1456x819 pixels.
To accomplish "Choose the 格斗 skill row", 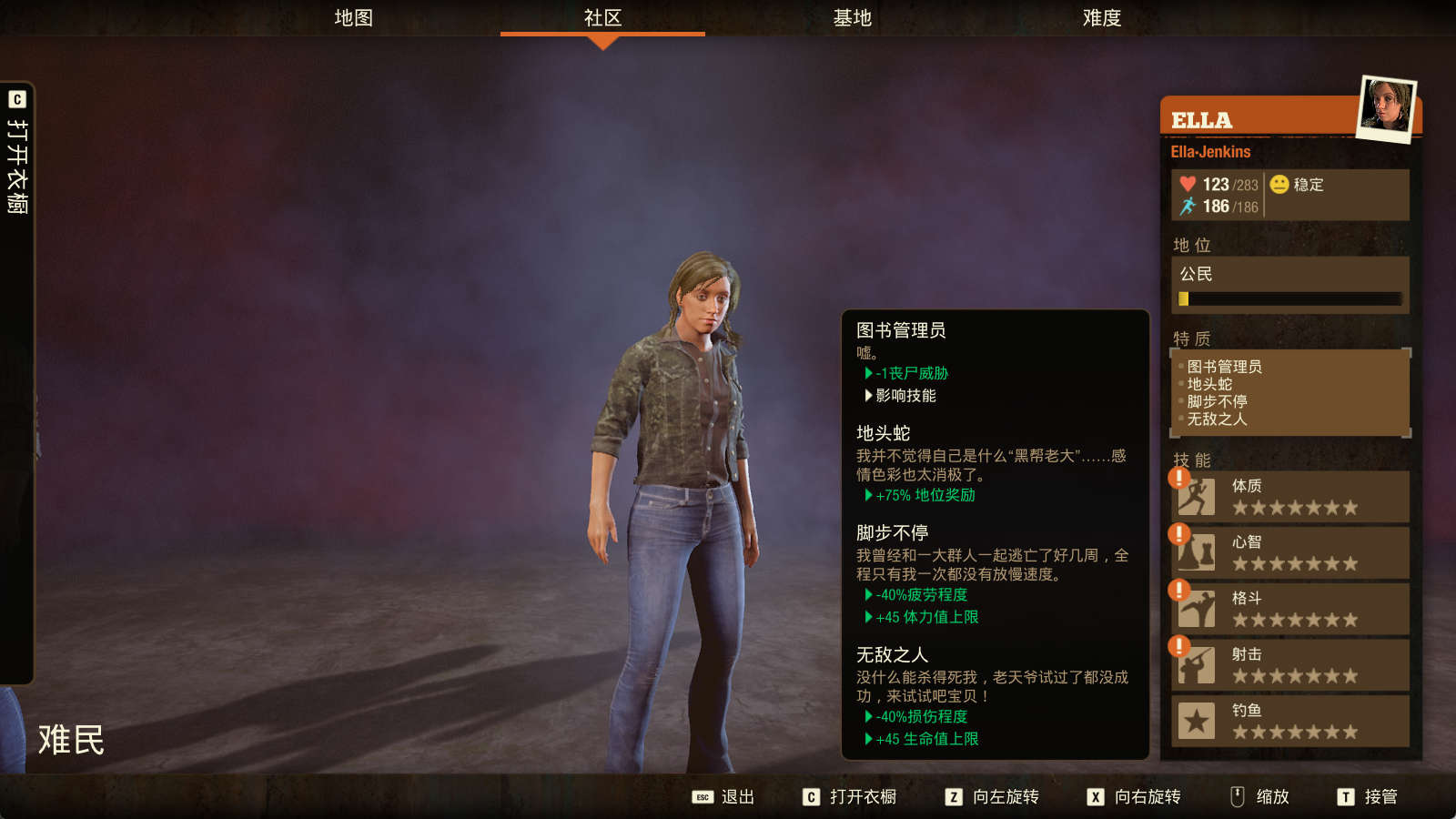I will (x=1290, y=609).
